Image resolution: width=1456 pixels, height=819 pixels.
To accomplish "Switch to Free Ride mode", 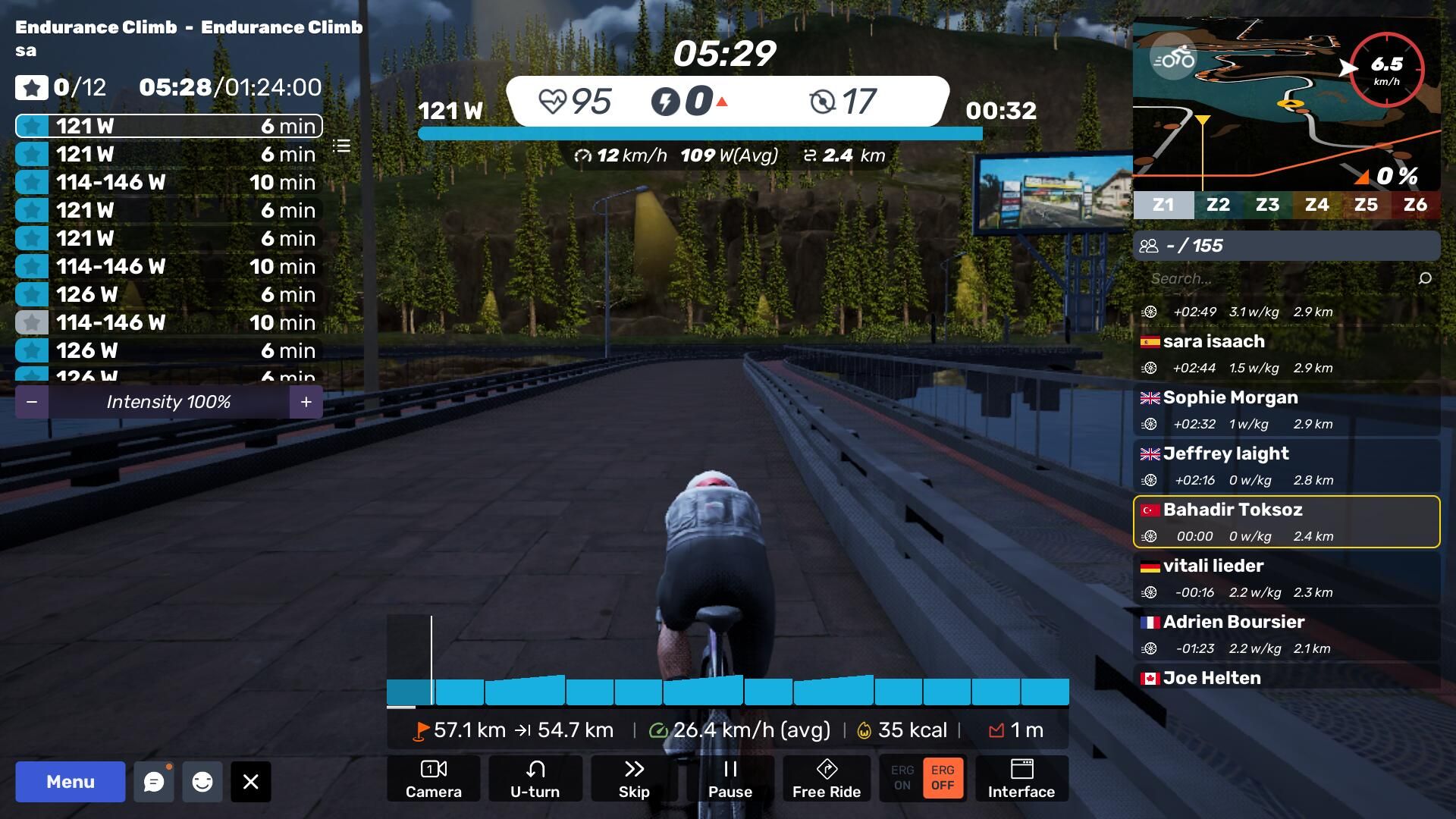I will [x=827, y=779].
